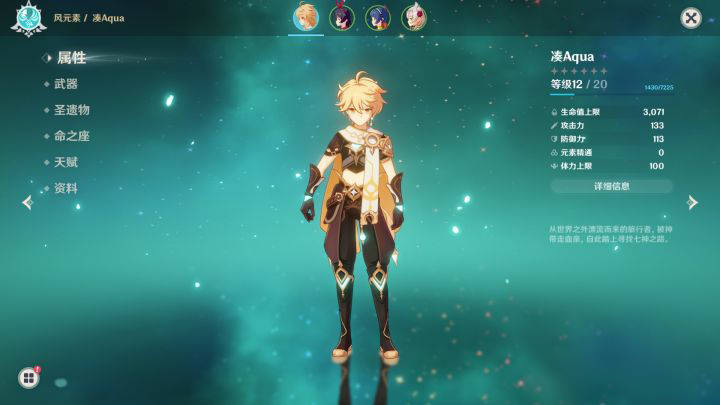The width and height of the screenshot is (720, 405).
Task: Open the four-square grid menu button
Action: coord(28,377)
